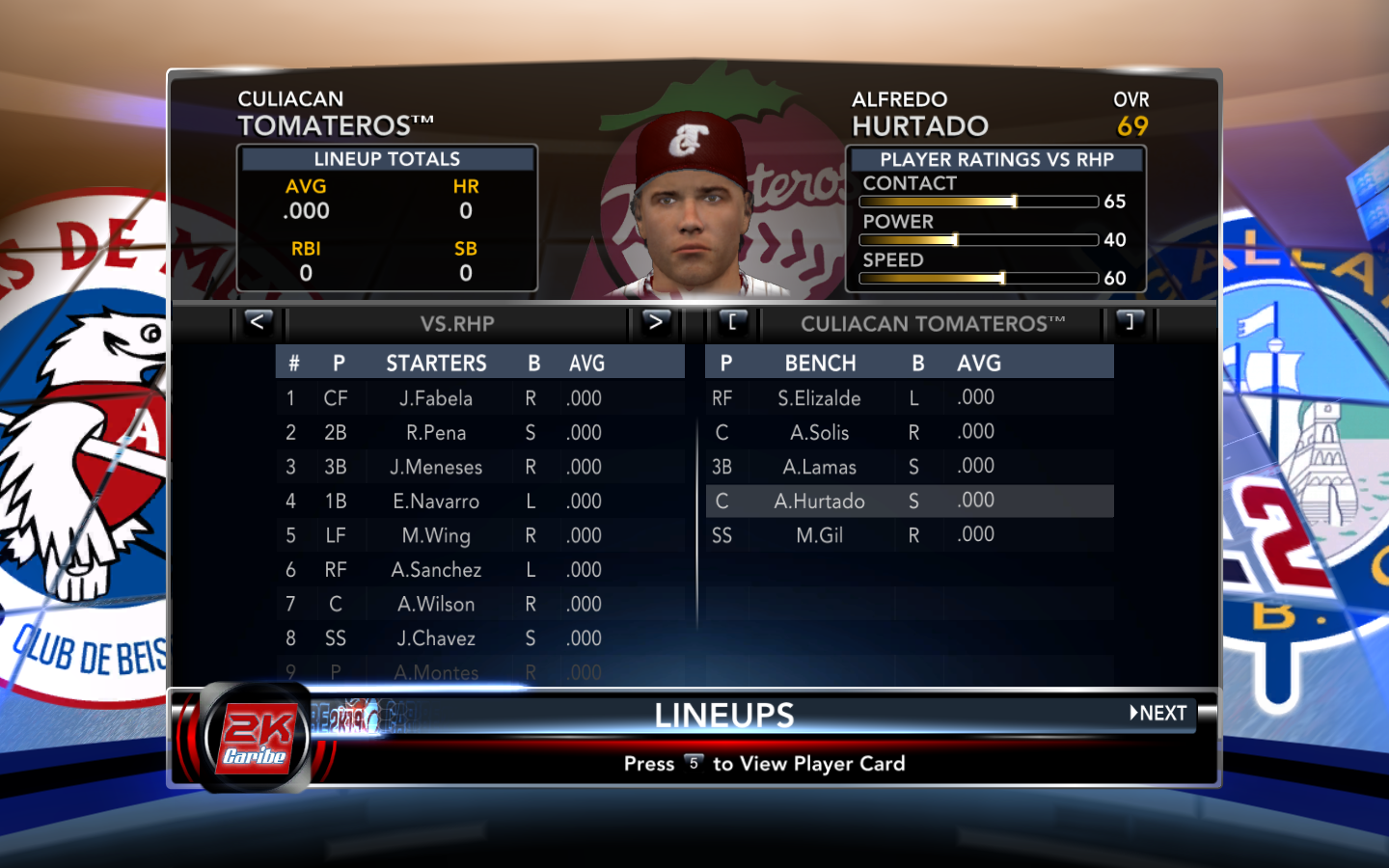Select third baseman J.Meneses row
1389x868 pixels.
coord(436,468)
